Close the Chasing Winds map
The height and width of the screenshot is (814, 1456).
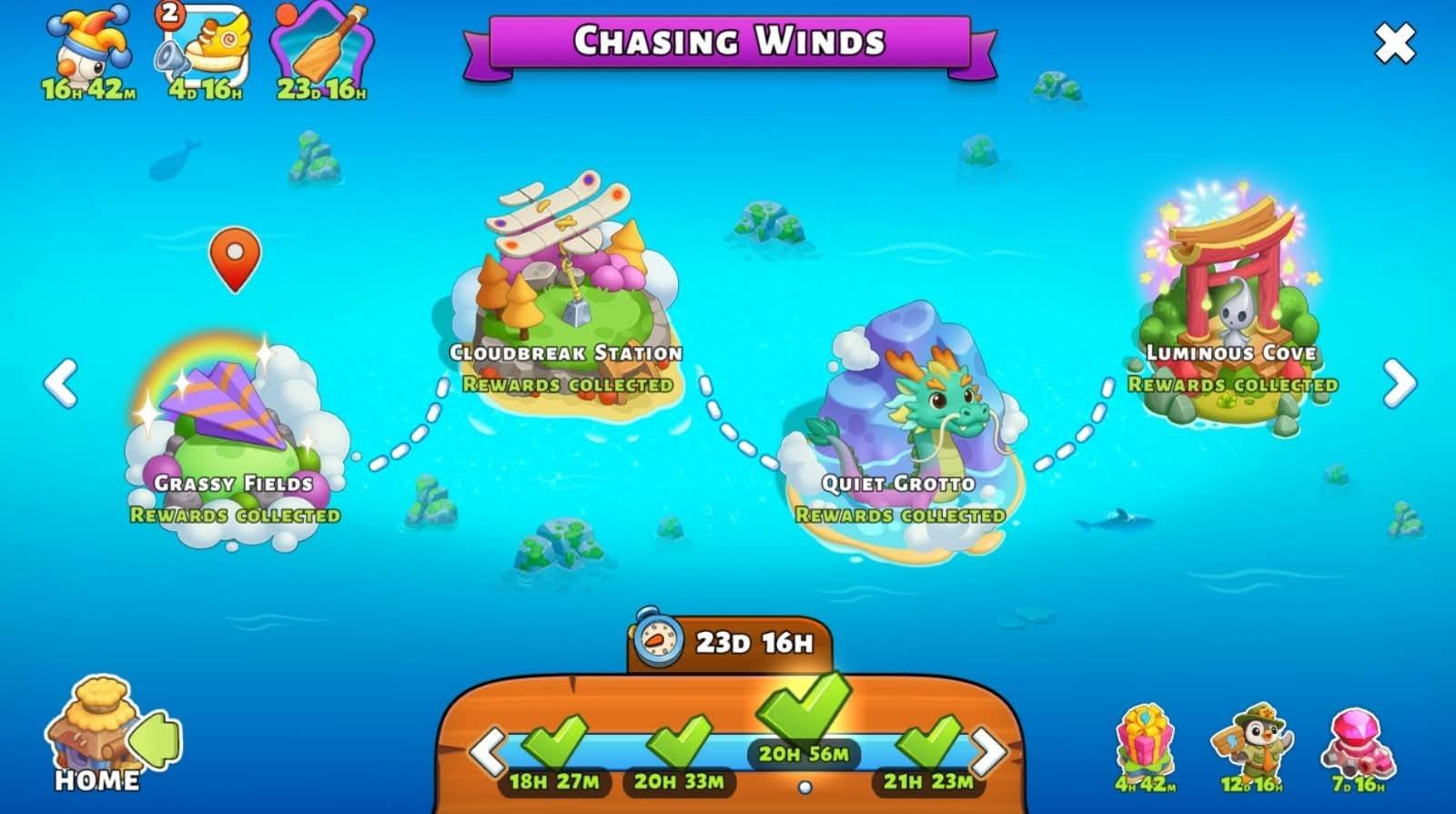coord(1394,43)
